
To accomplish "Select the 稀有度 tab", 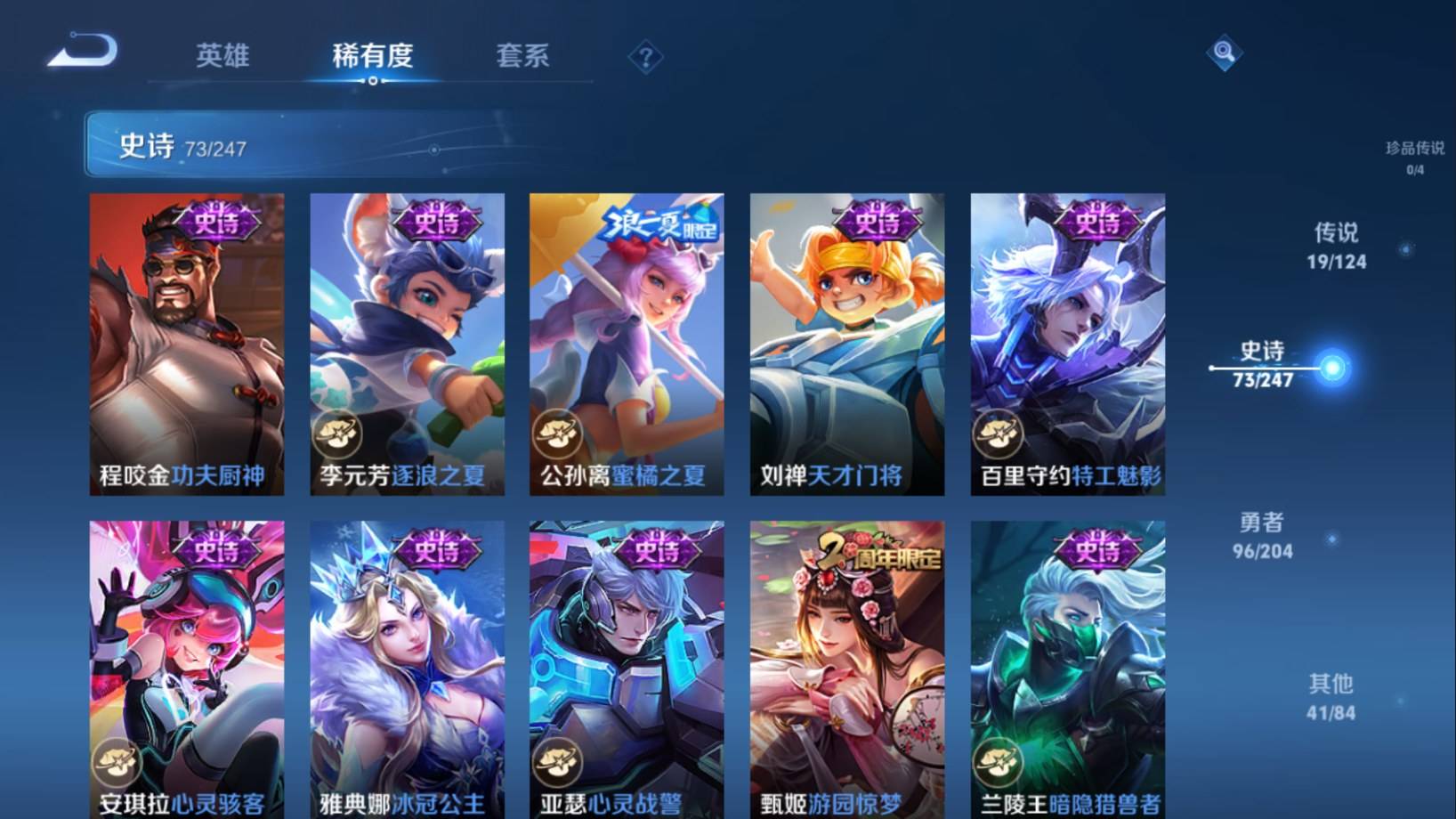I will [x=372, y=56].
